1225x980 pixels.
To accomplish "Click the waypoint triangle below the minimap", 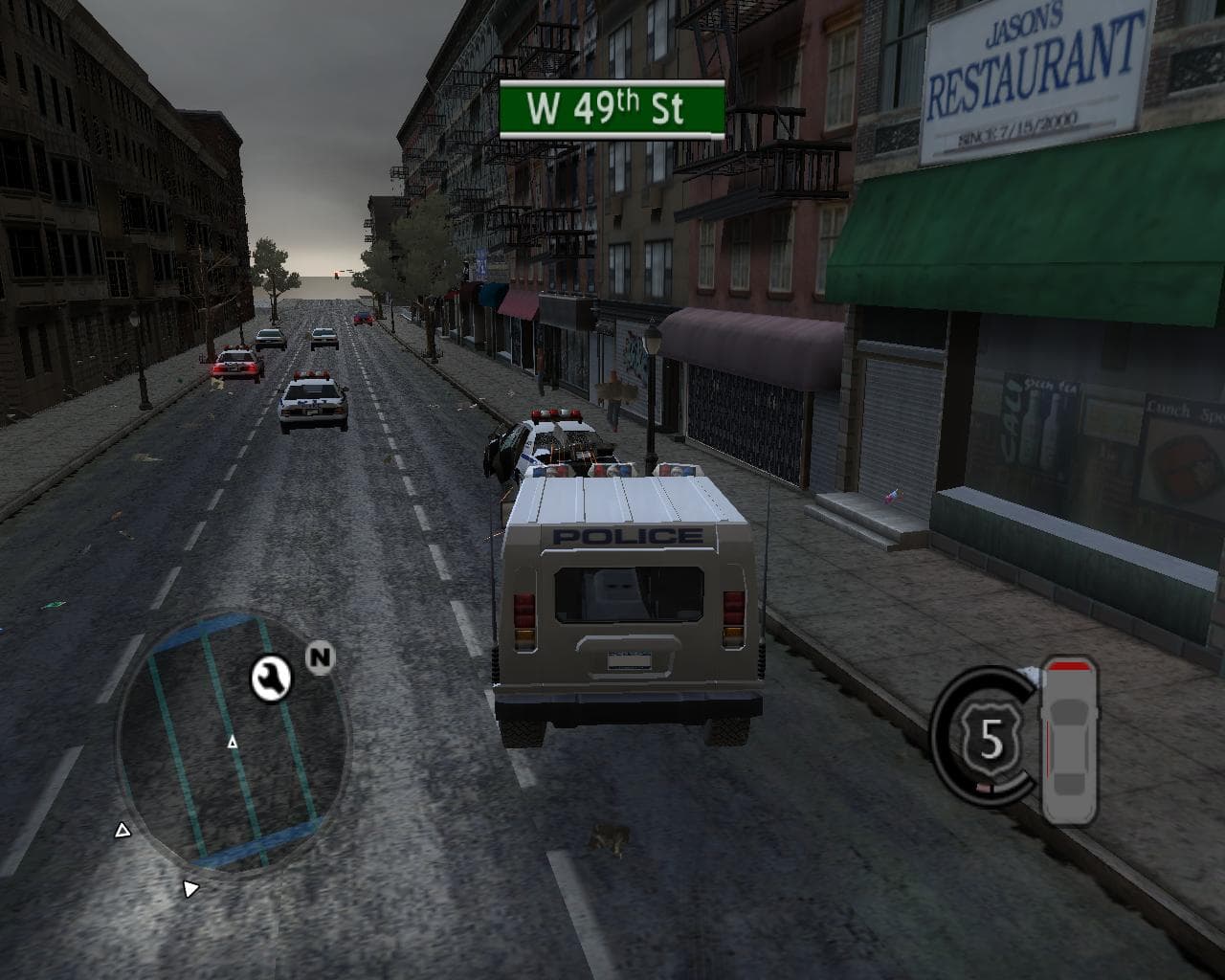I will pyautogui.click(x=191, y=888).
